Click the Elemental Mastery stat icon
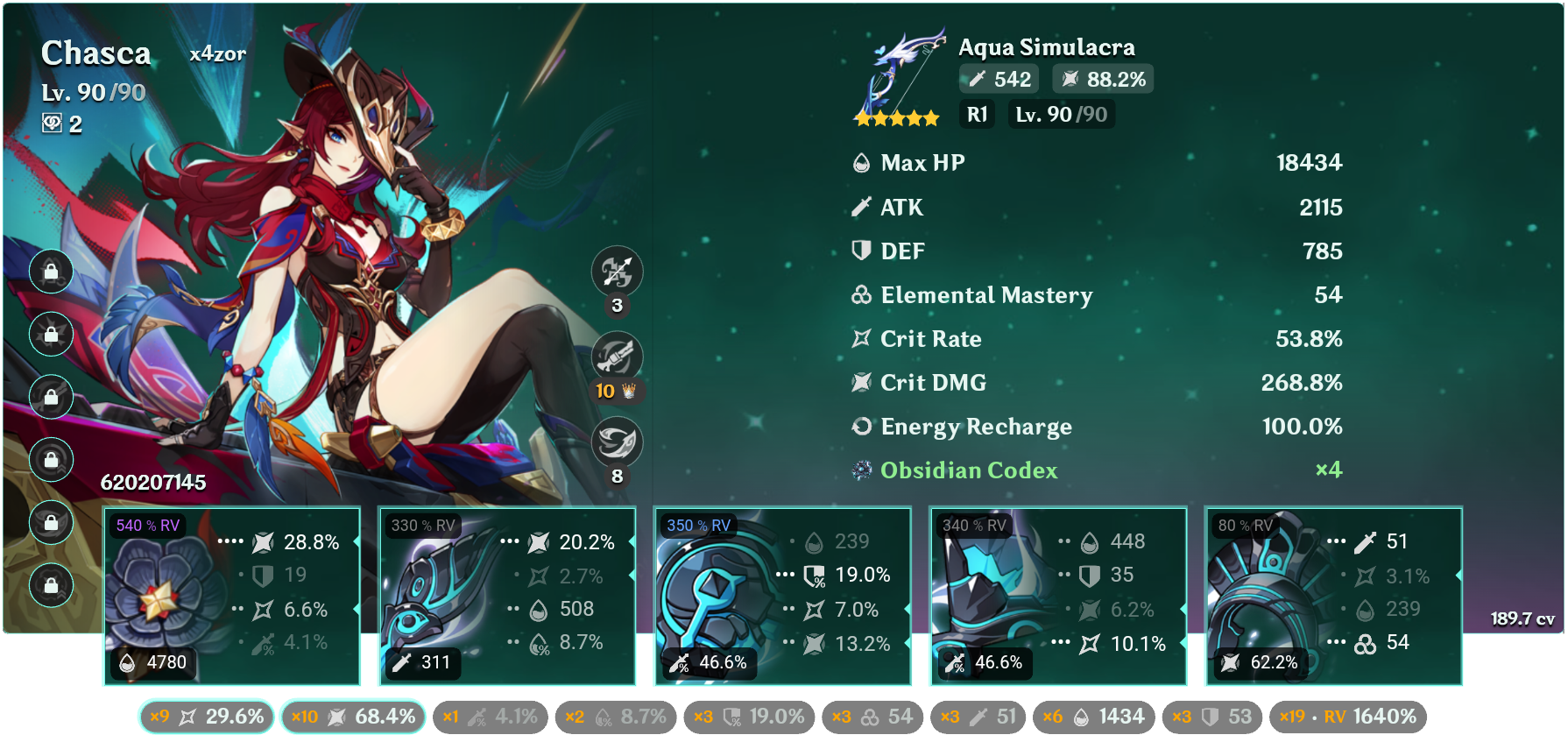 click(860, 295)
